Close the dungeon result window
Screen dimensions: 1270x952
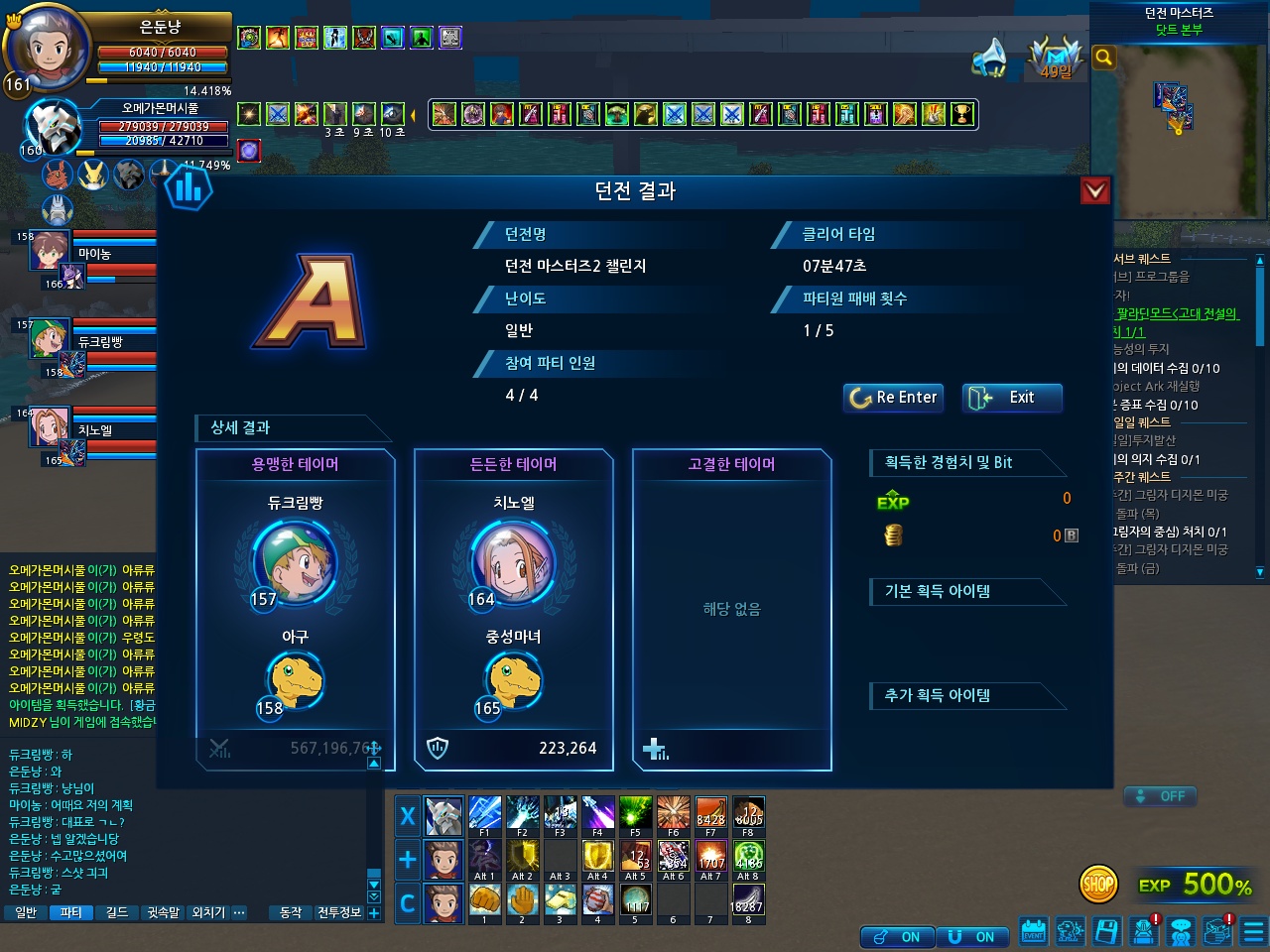[x=1094, y=190]
